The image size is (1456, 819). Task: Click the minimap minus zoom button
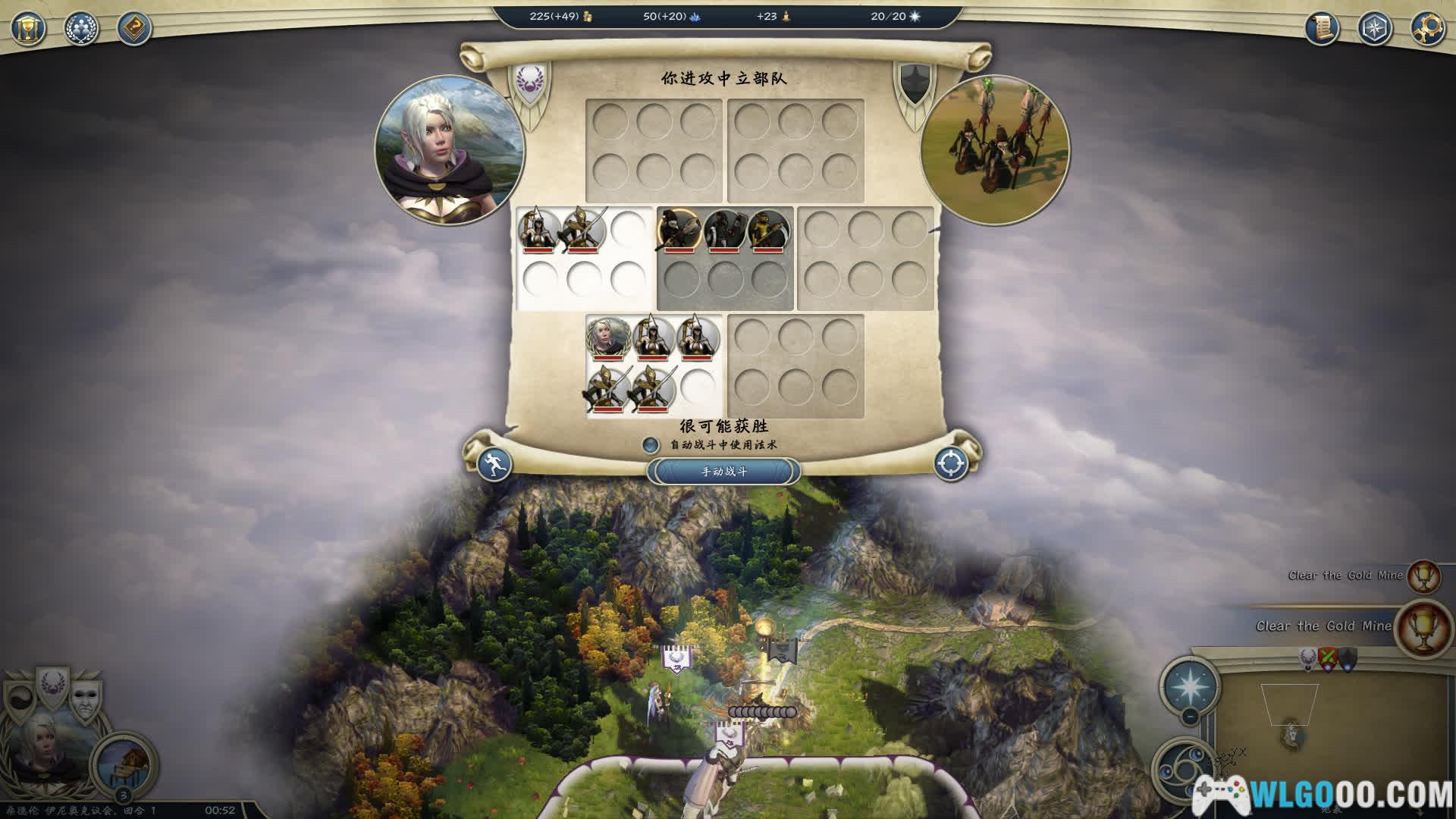1190,715
